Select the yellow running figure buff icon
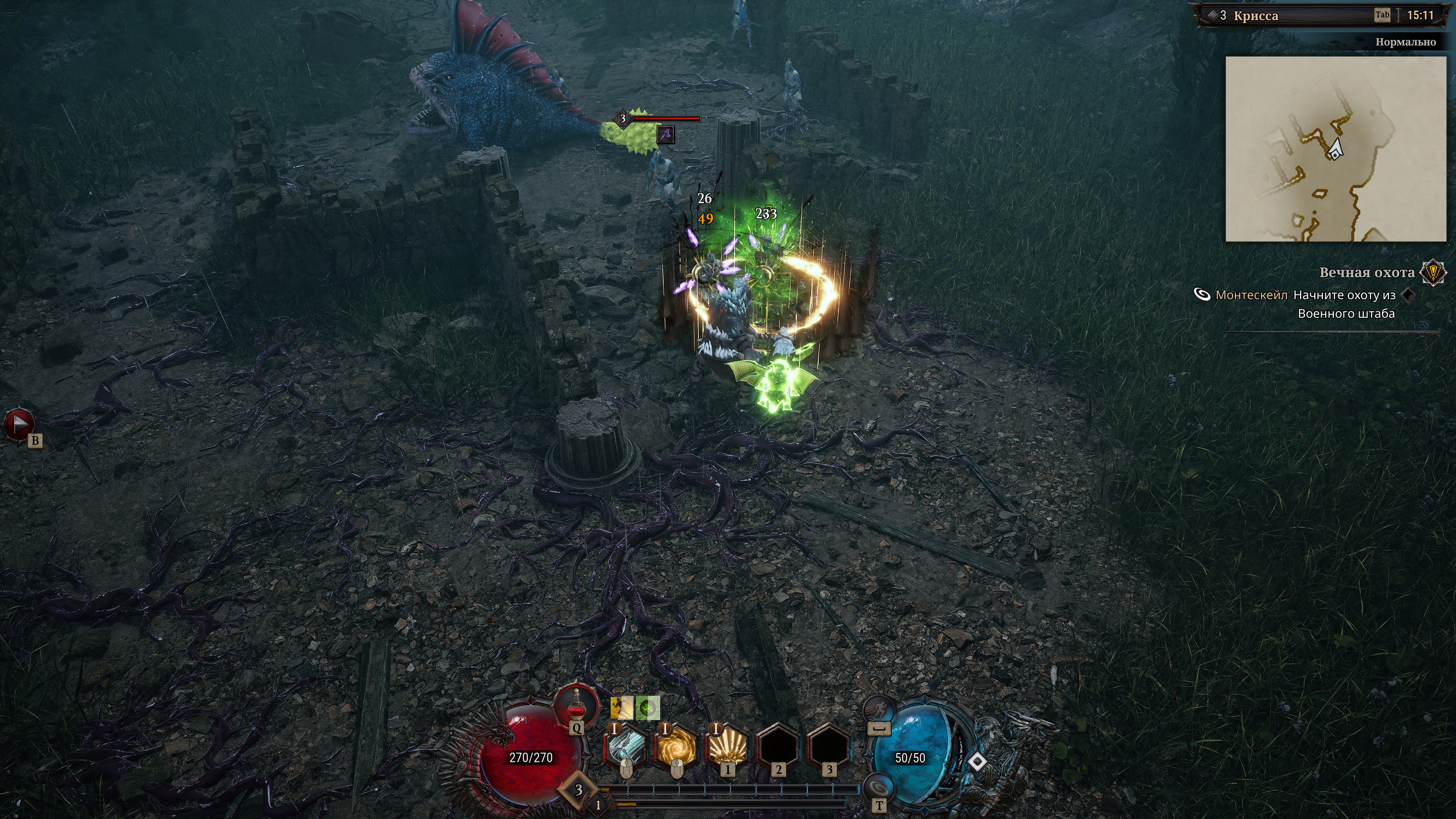The height and width of the screenshot is (819, 1456). click(621, 708)
